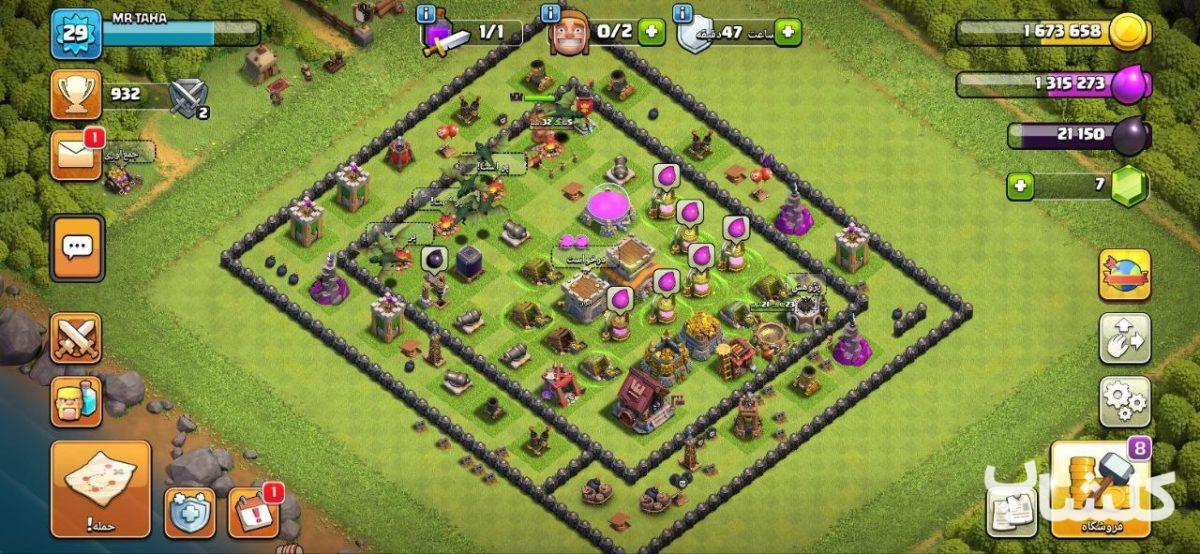Viewport: 1200px width, 554px height.
Task: Open the army barbarian and potion button
Action: click(x=76, y=401)
